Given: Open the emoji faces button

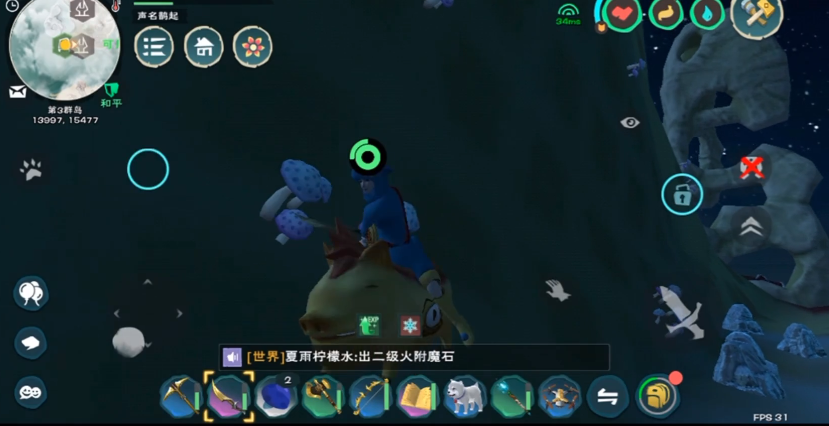Looking at the screenshot, I should pos(31,391).
